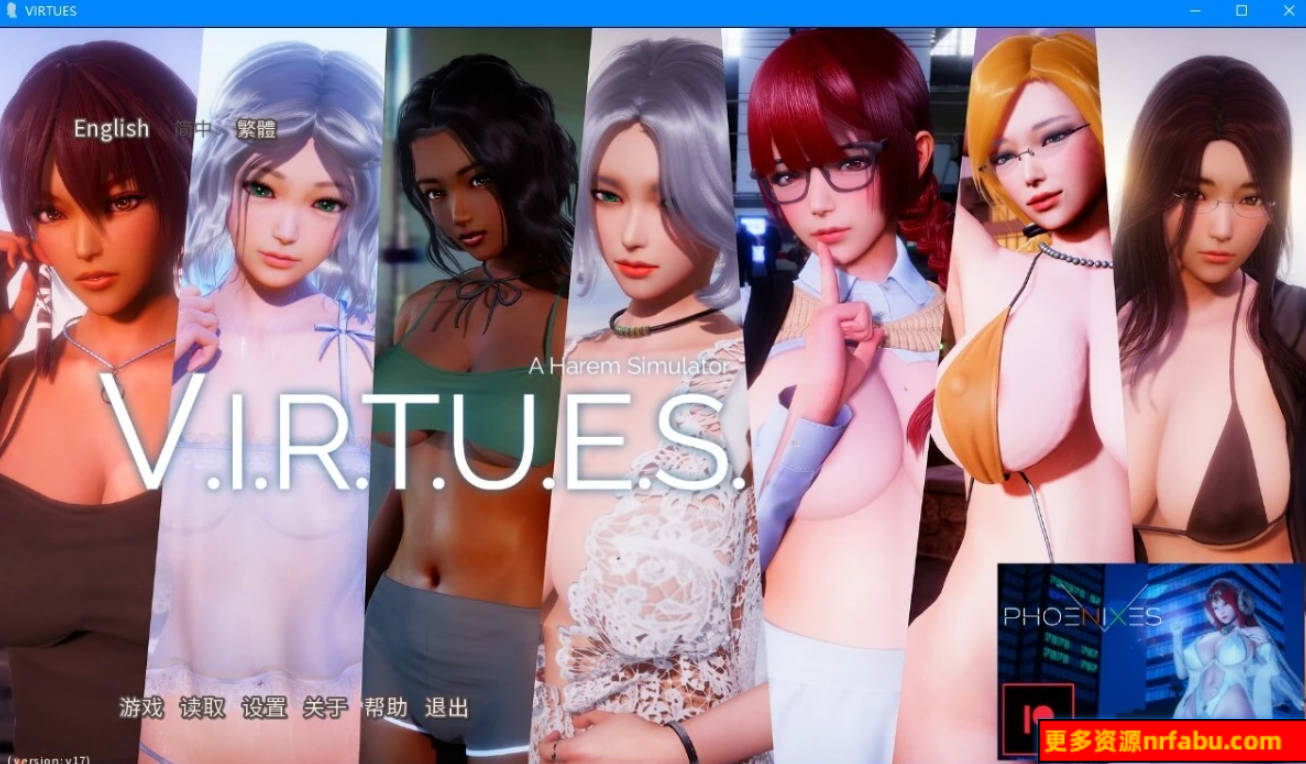The image size is (1306, 764).
Task: View 关于 about information
Action: tap(325, 706)
